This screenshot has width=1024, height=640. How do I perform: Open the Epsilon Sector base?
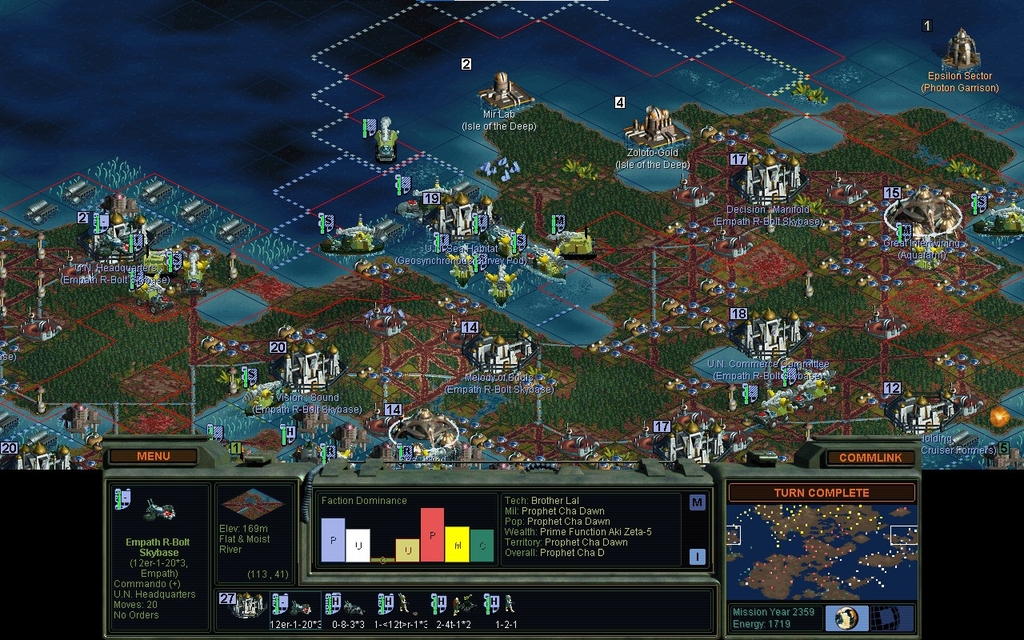tap(960, 50)
